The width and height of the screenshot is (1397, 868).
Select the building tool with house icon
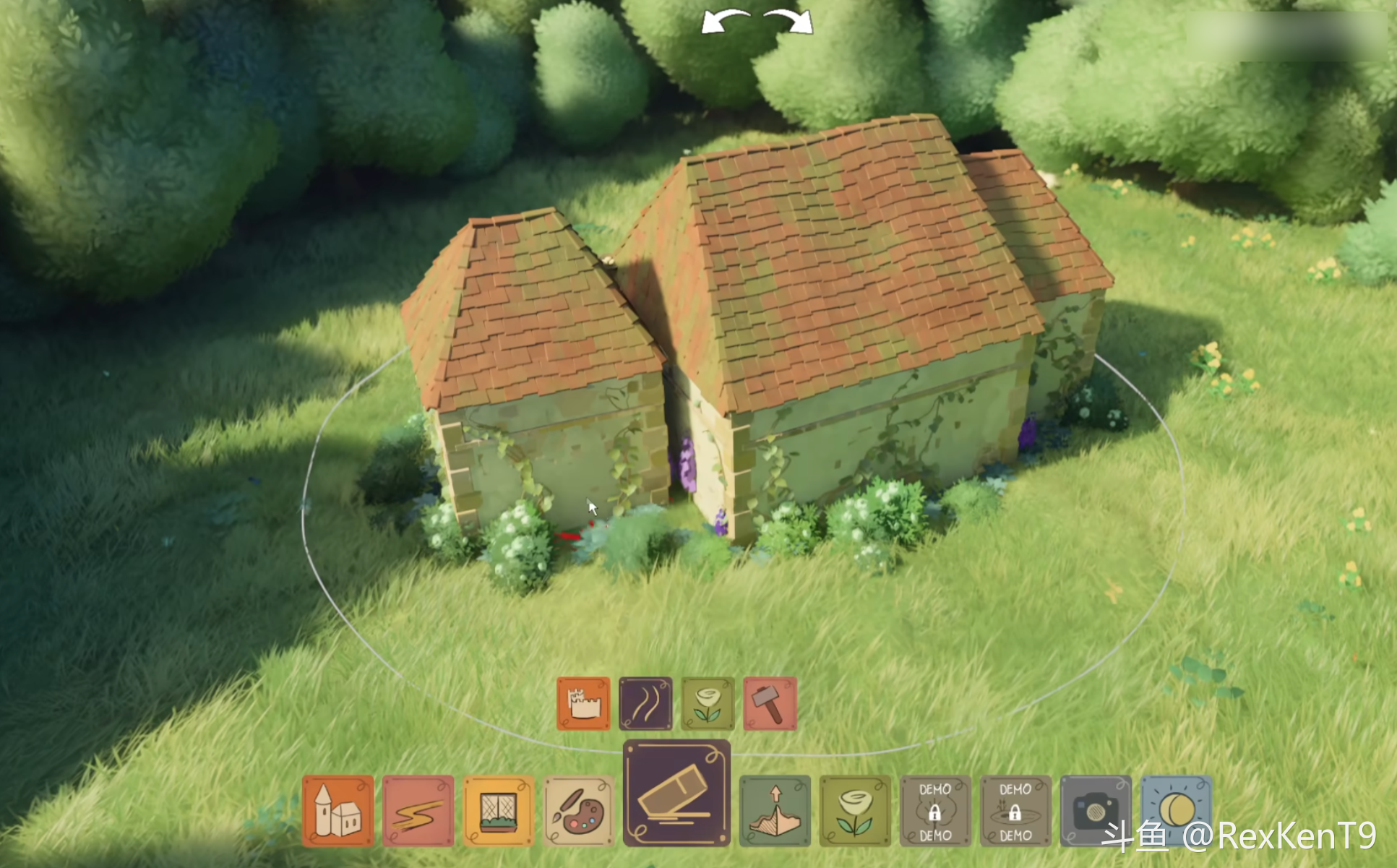(338, 810)
